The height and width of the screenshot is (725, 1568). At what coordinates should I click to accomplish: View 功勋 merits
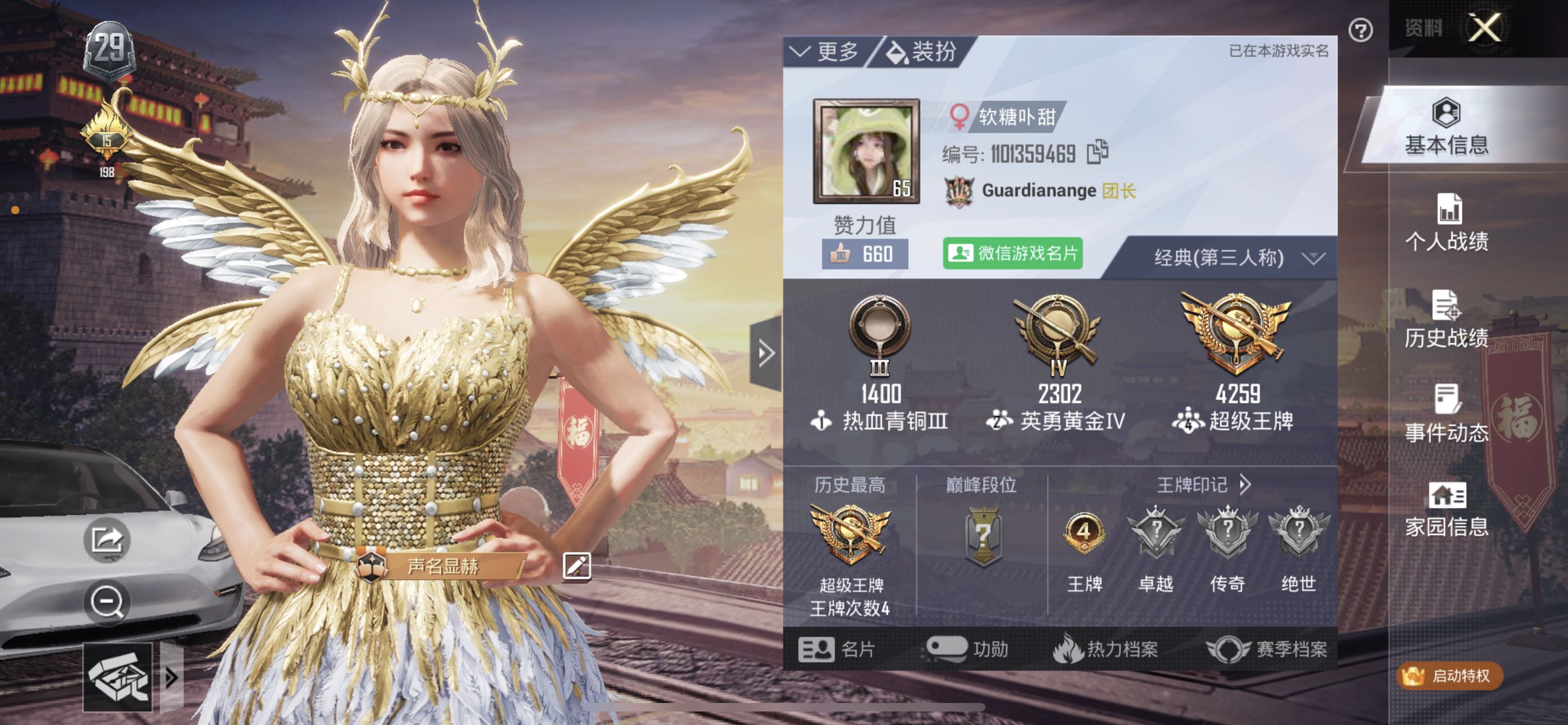967,649
